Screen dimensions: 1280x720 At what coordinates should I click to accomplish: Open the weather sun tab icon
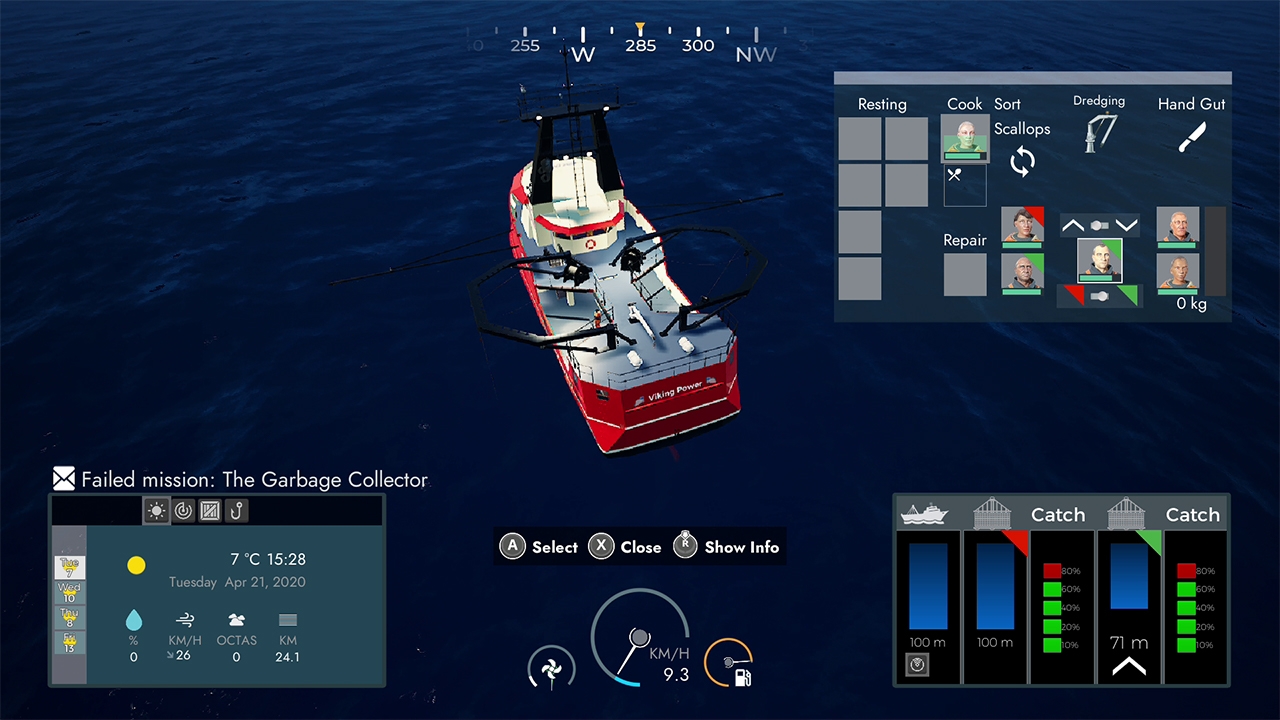[x=156, y=511]
